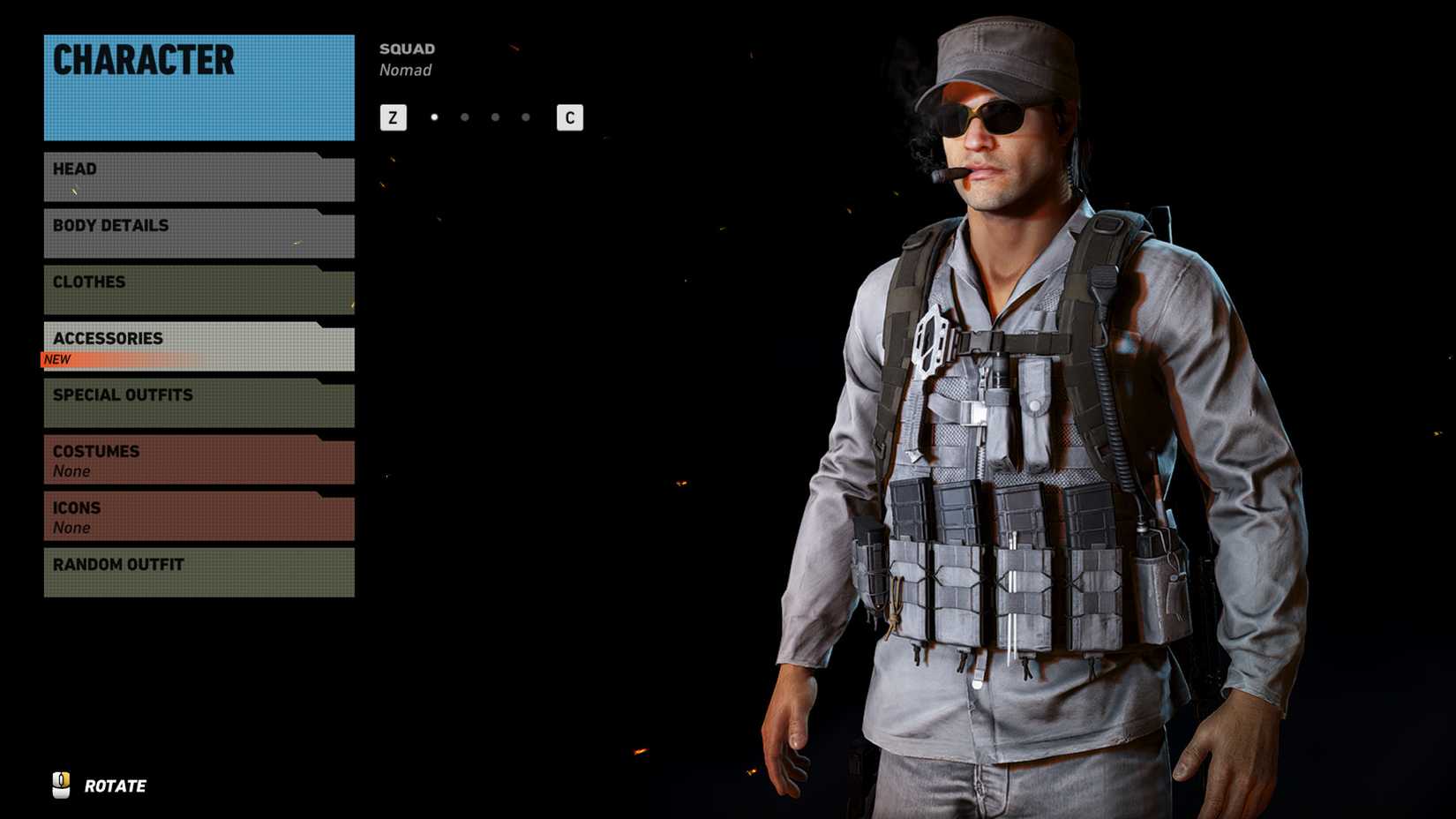The width and height of the screenshot is (1456, 819).
Task: Open the ICONS category showing None
Action: pos(196,515)
